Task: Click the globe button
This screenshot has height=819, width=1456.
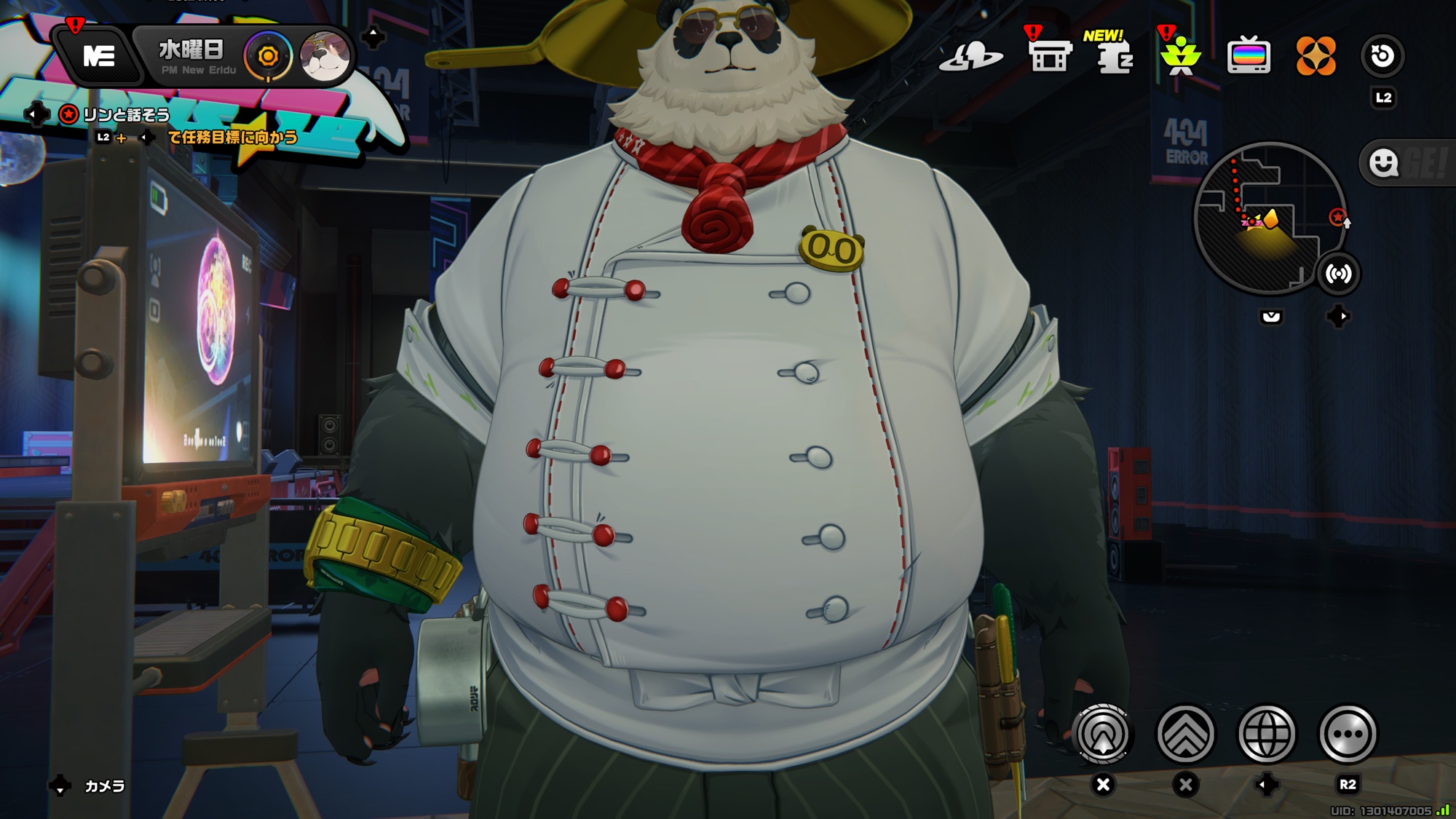Action: [1267, 734]
